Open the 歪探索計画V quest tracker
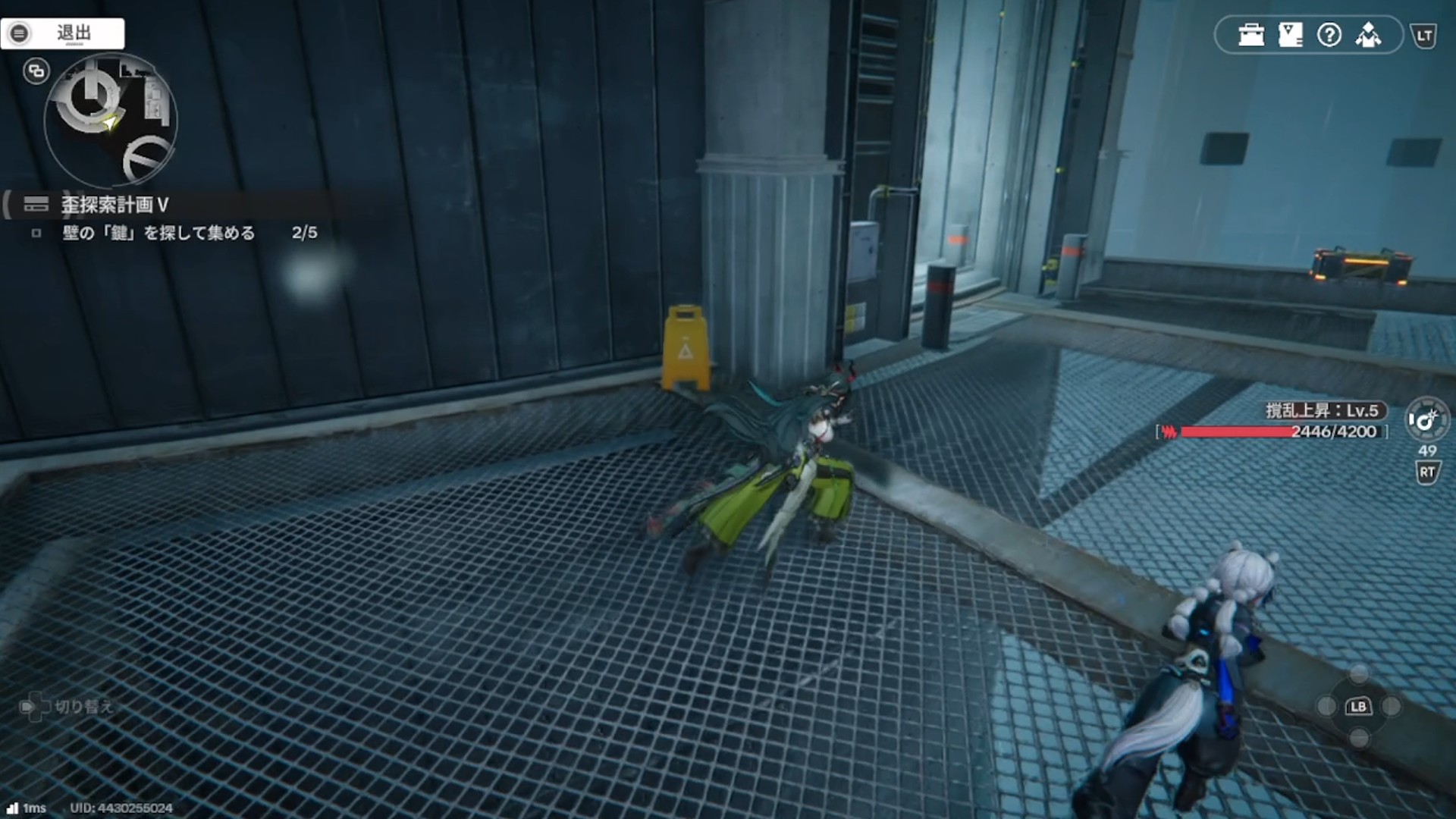 (114, 205)
